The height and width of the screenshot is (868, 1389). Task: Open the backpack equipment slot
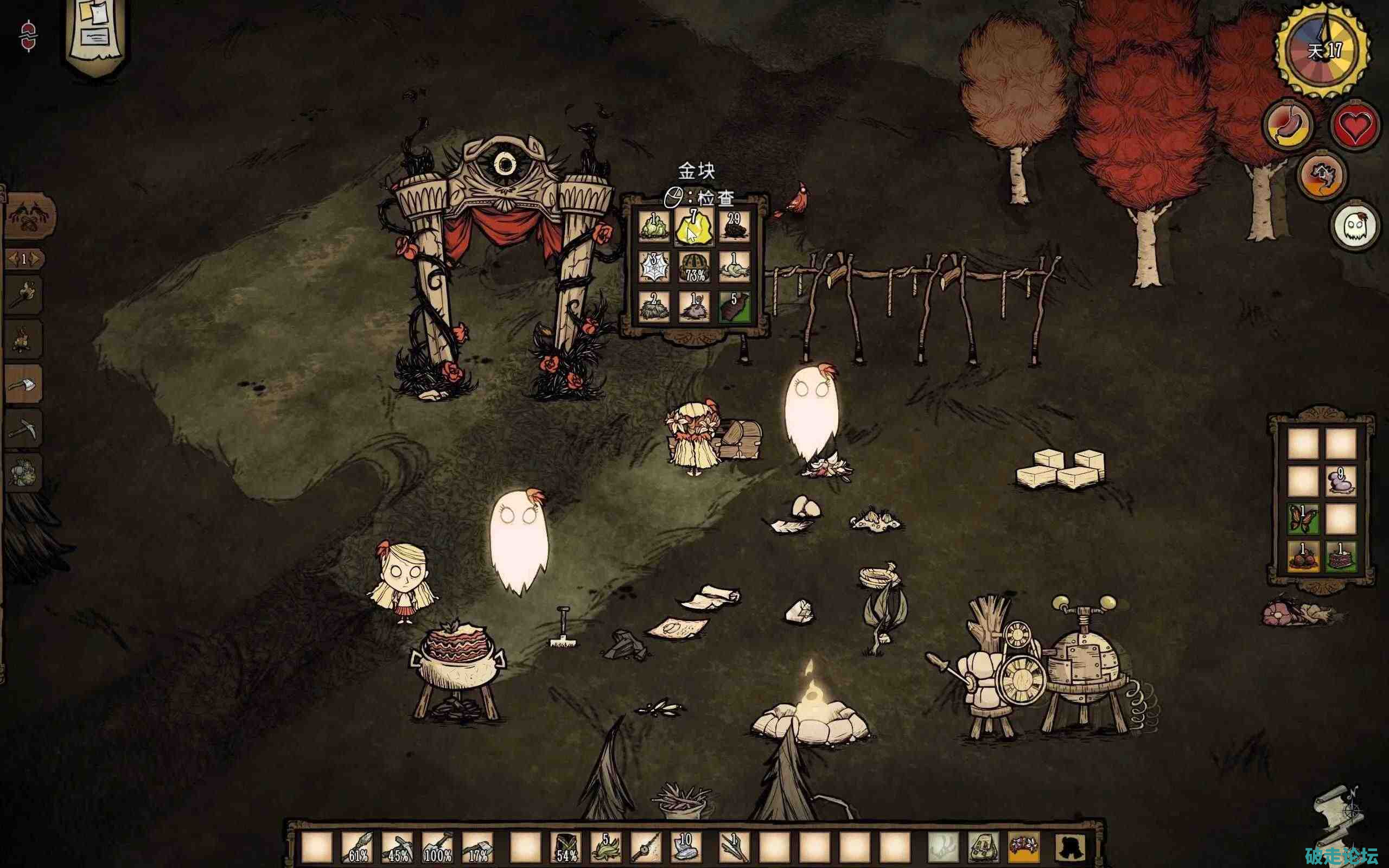pyautogui.click(x=984, y=847)
